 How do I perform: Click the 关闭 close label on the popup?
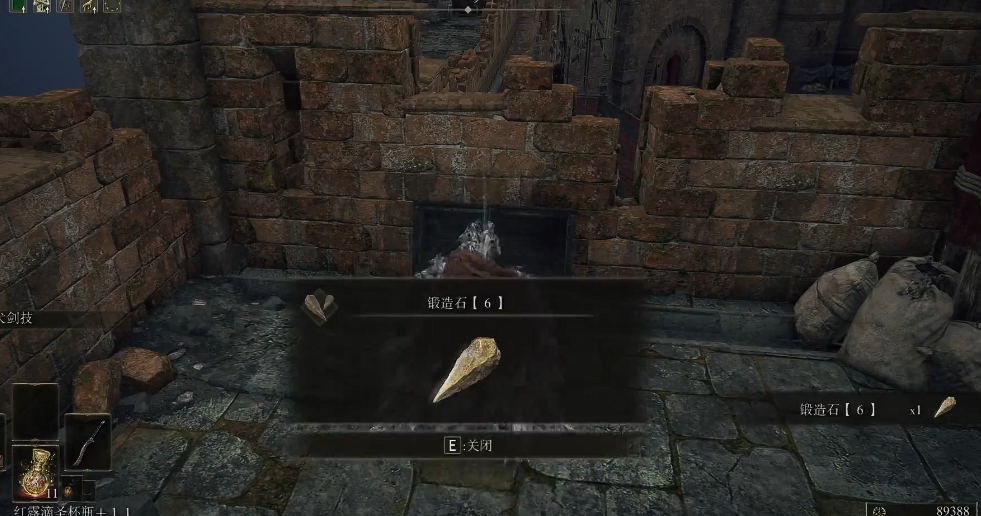pos(470,446)
